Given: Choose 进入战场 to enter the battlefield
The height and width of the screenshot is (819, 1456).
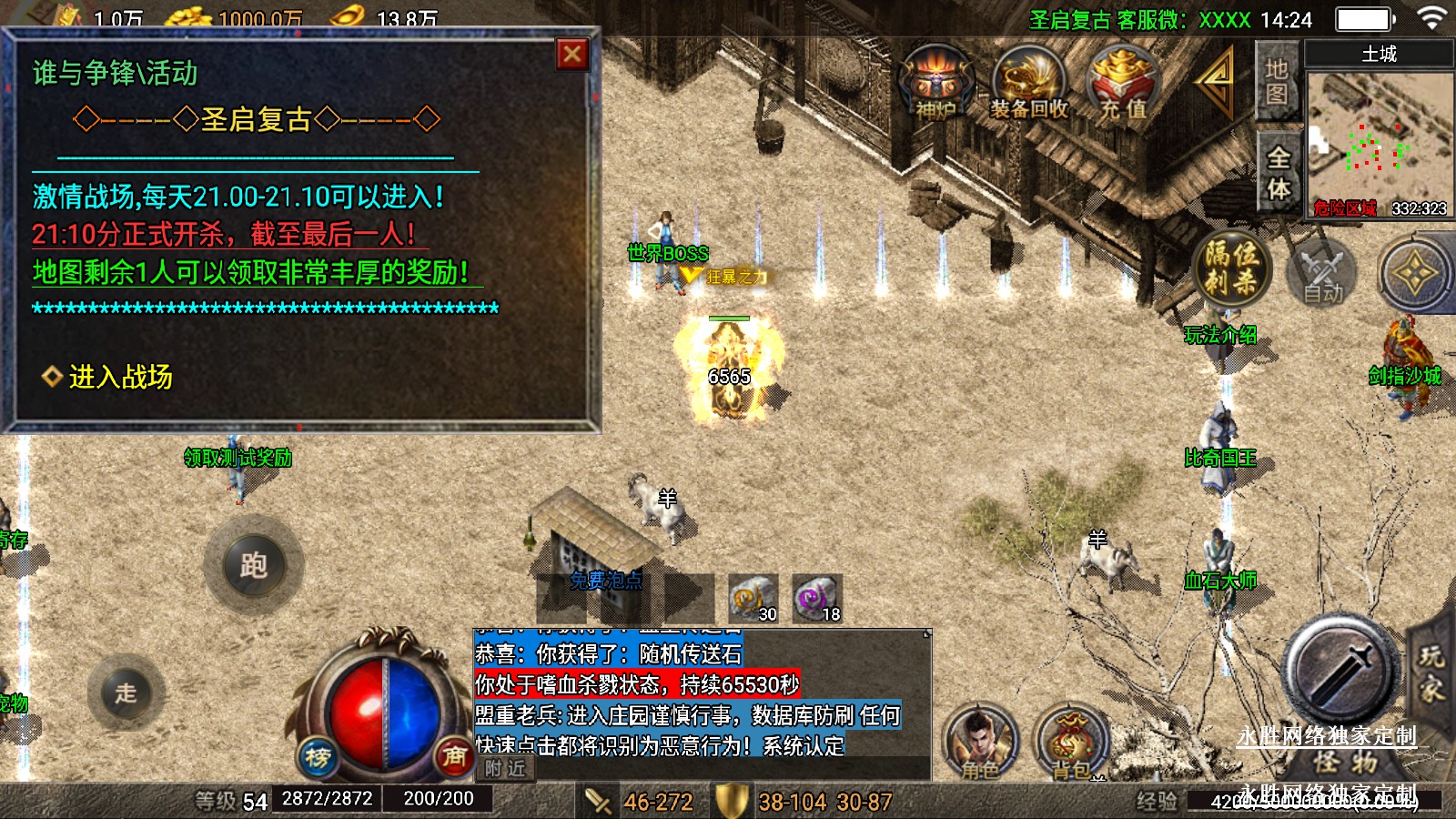Looking at the screenshot, I should pyautogui.click(x=118, y=377).
